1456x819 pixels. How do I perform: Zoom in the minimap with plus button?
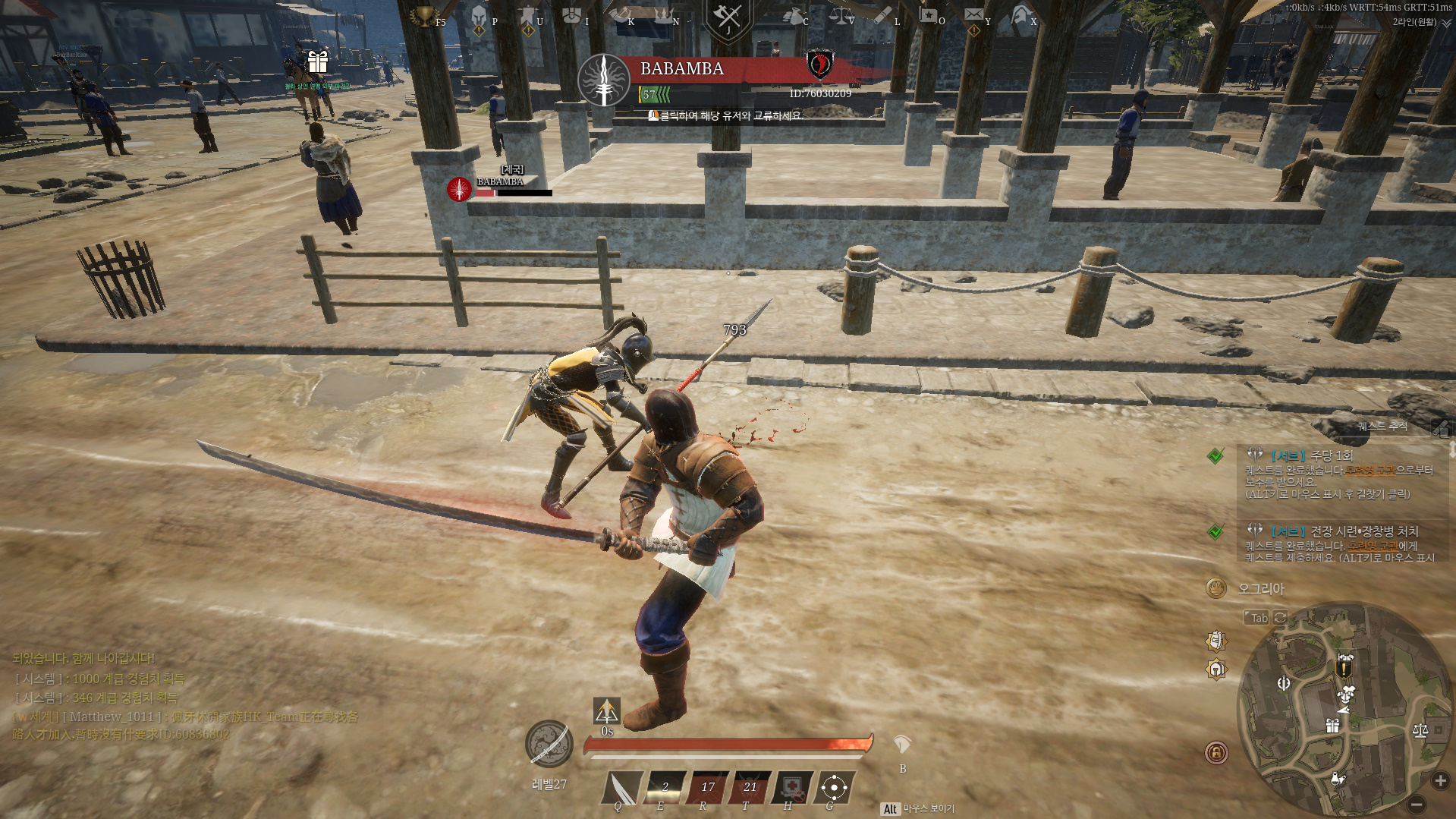click(x=1440, y=780)
